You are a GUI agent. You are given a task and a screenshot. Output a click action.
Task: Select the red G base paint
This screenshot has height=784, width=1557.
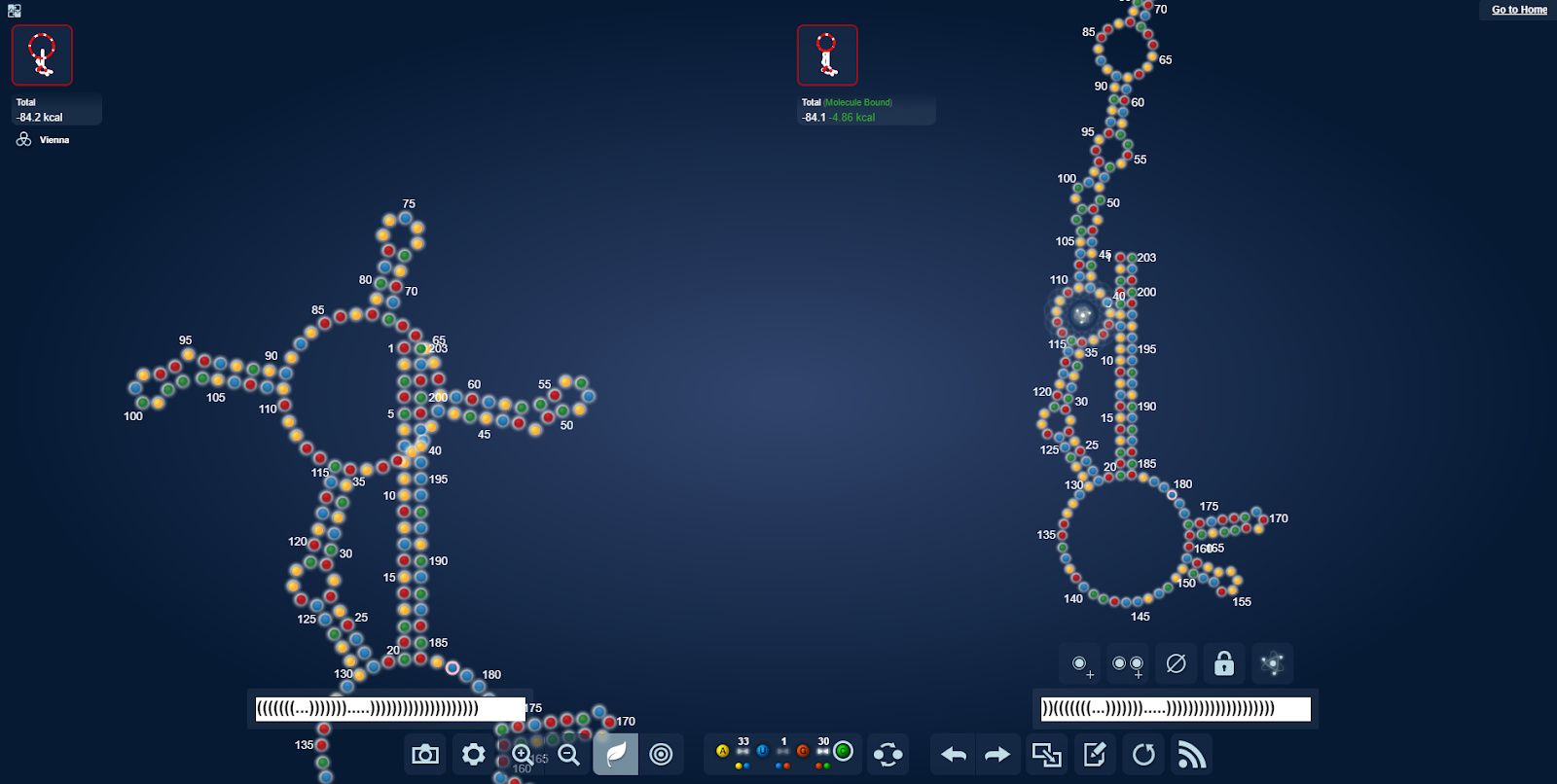click(803, 751)
